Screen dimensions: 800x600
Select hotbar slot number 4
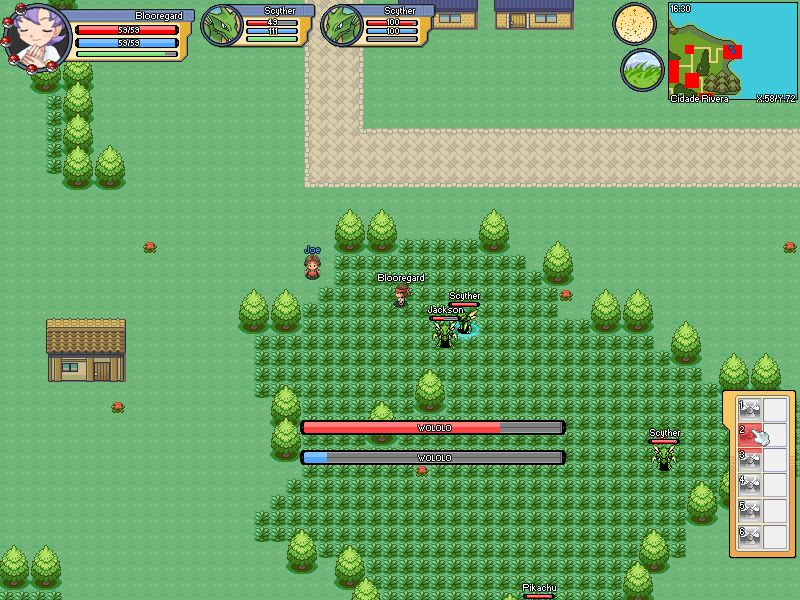pyautogui.click(x=750, y=485)
